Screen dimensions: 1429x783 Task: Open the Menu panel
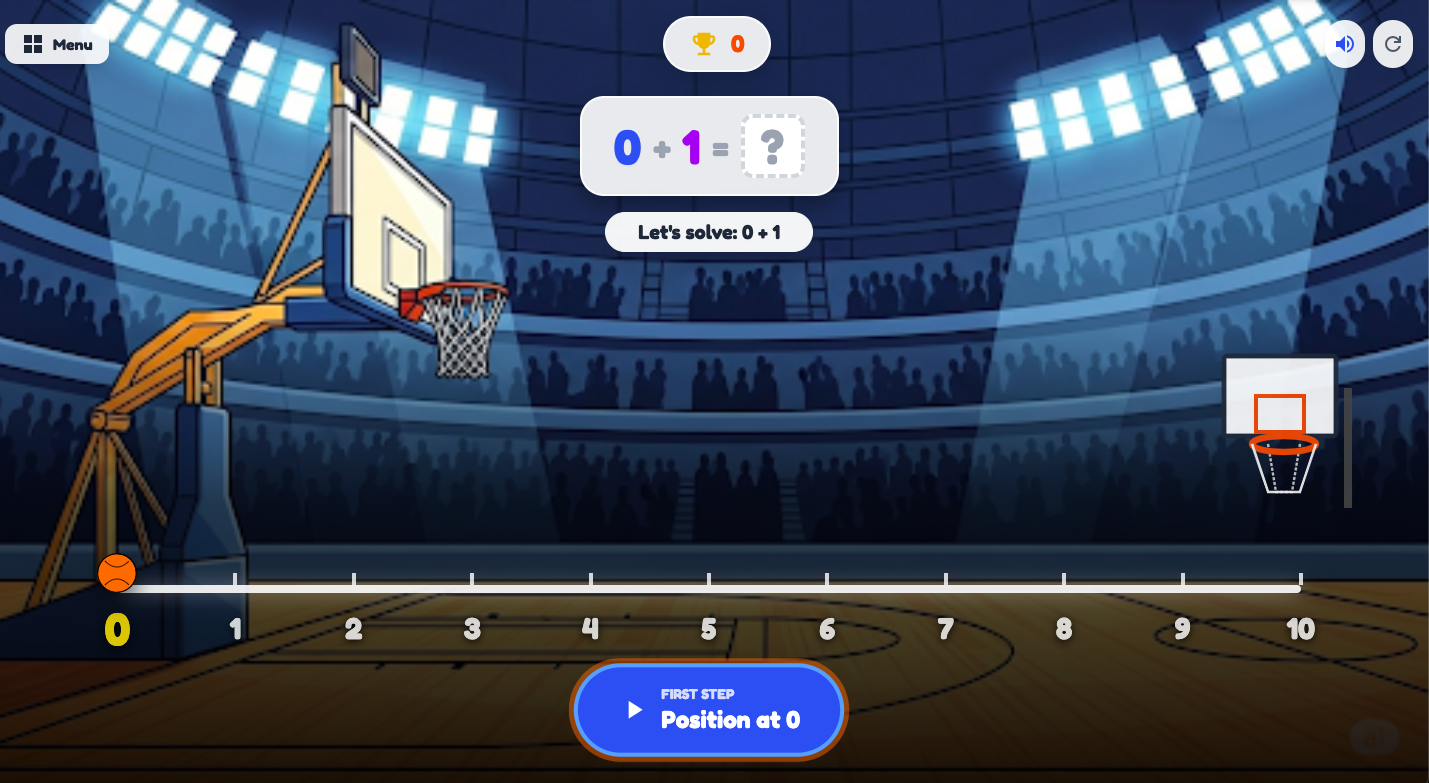coord(56,44)
